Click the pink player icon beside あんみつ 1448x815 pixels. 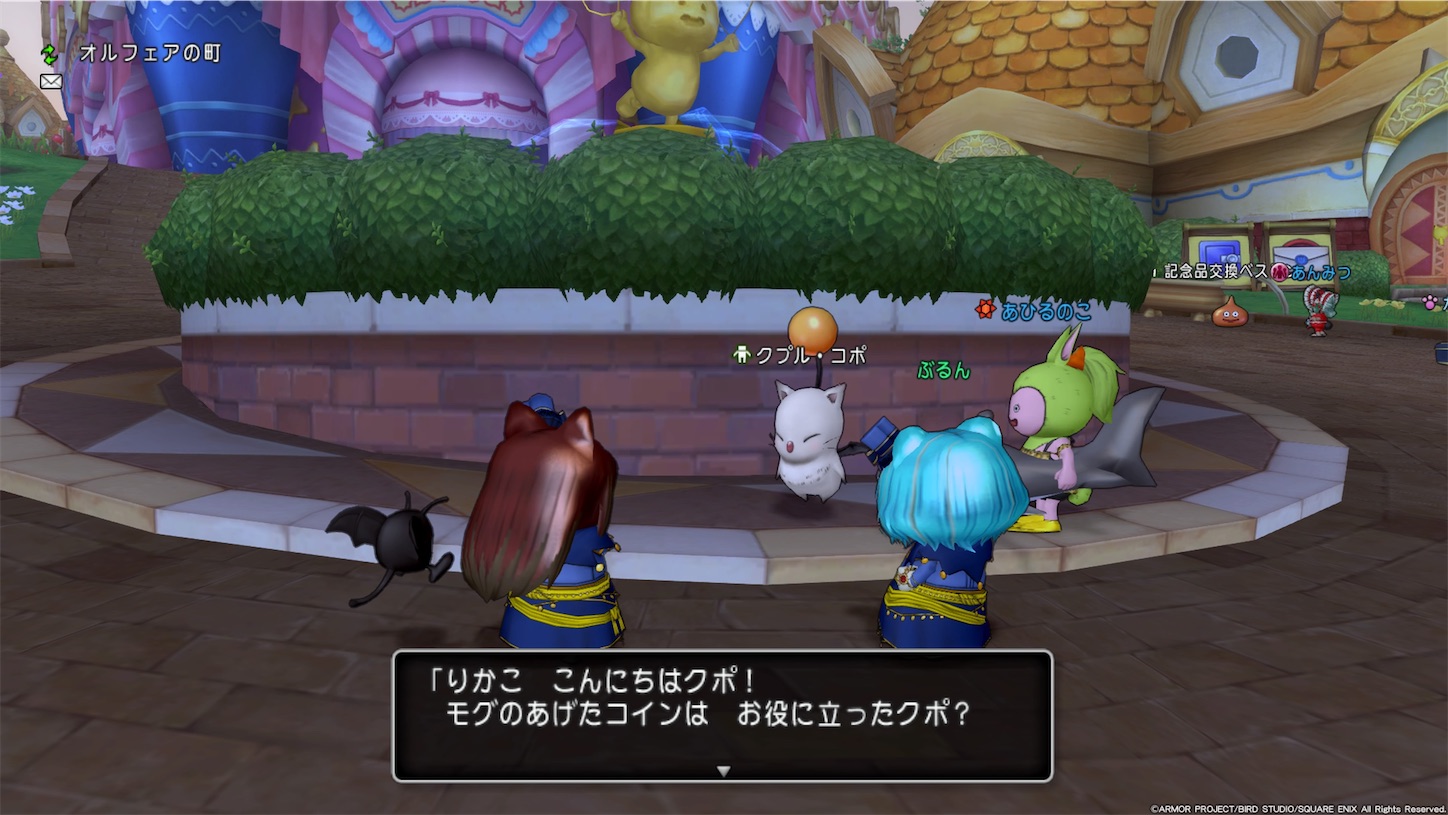coord(1279,272)
